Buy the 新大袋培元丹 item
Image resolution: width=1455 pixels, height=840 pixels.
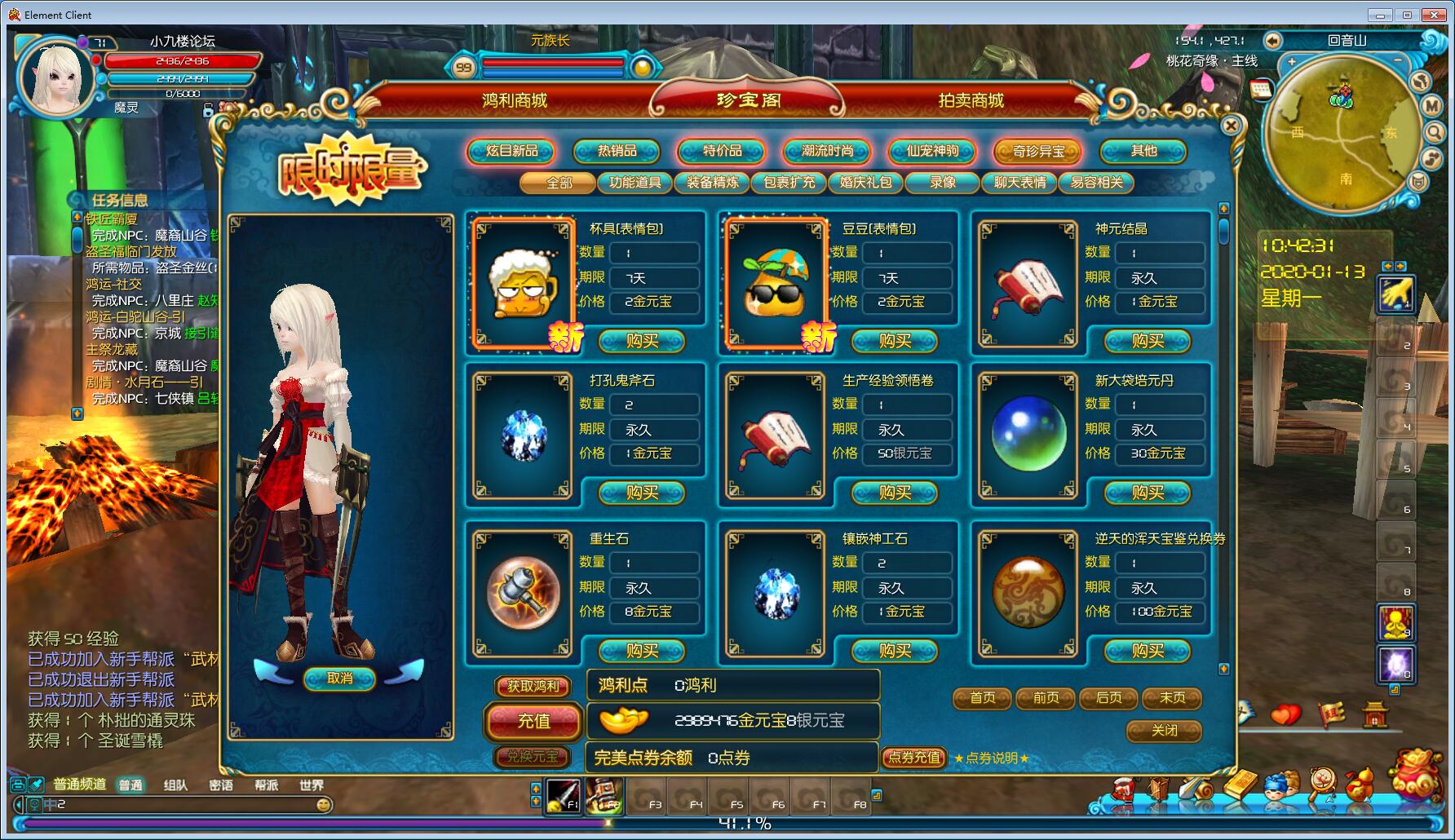pyautogui.click(x=1148, y=493)
